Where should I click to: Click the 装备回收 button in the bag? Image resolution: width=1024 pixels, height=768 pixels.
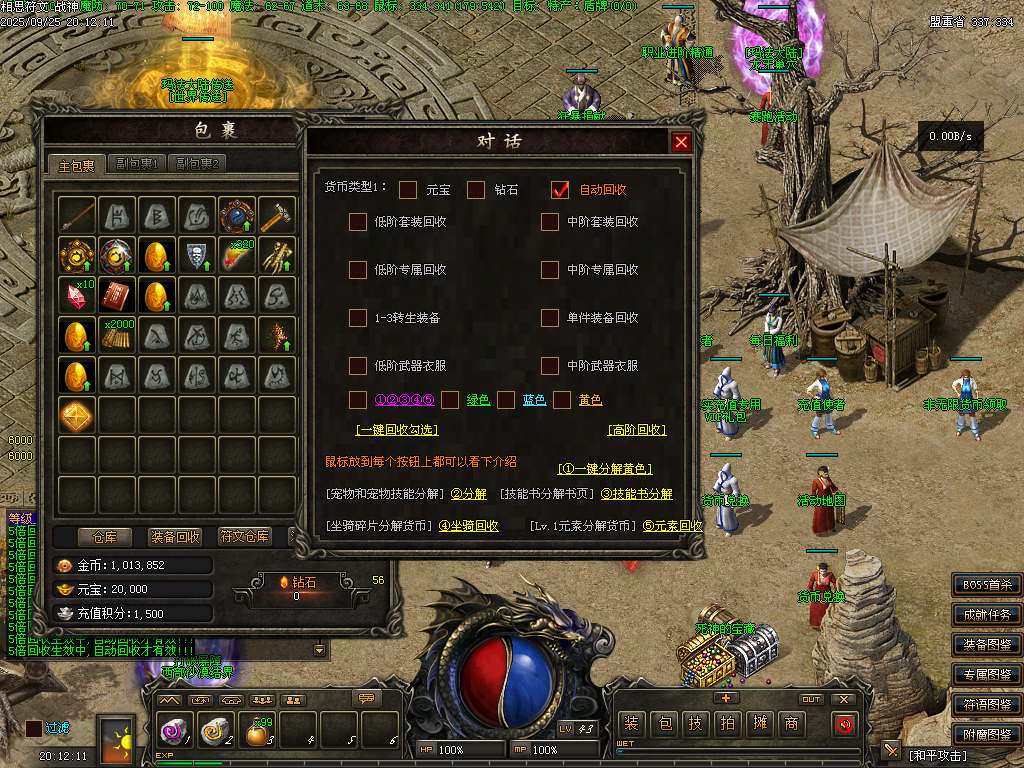pyautogui.click(x=175, y=537)
